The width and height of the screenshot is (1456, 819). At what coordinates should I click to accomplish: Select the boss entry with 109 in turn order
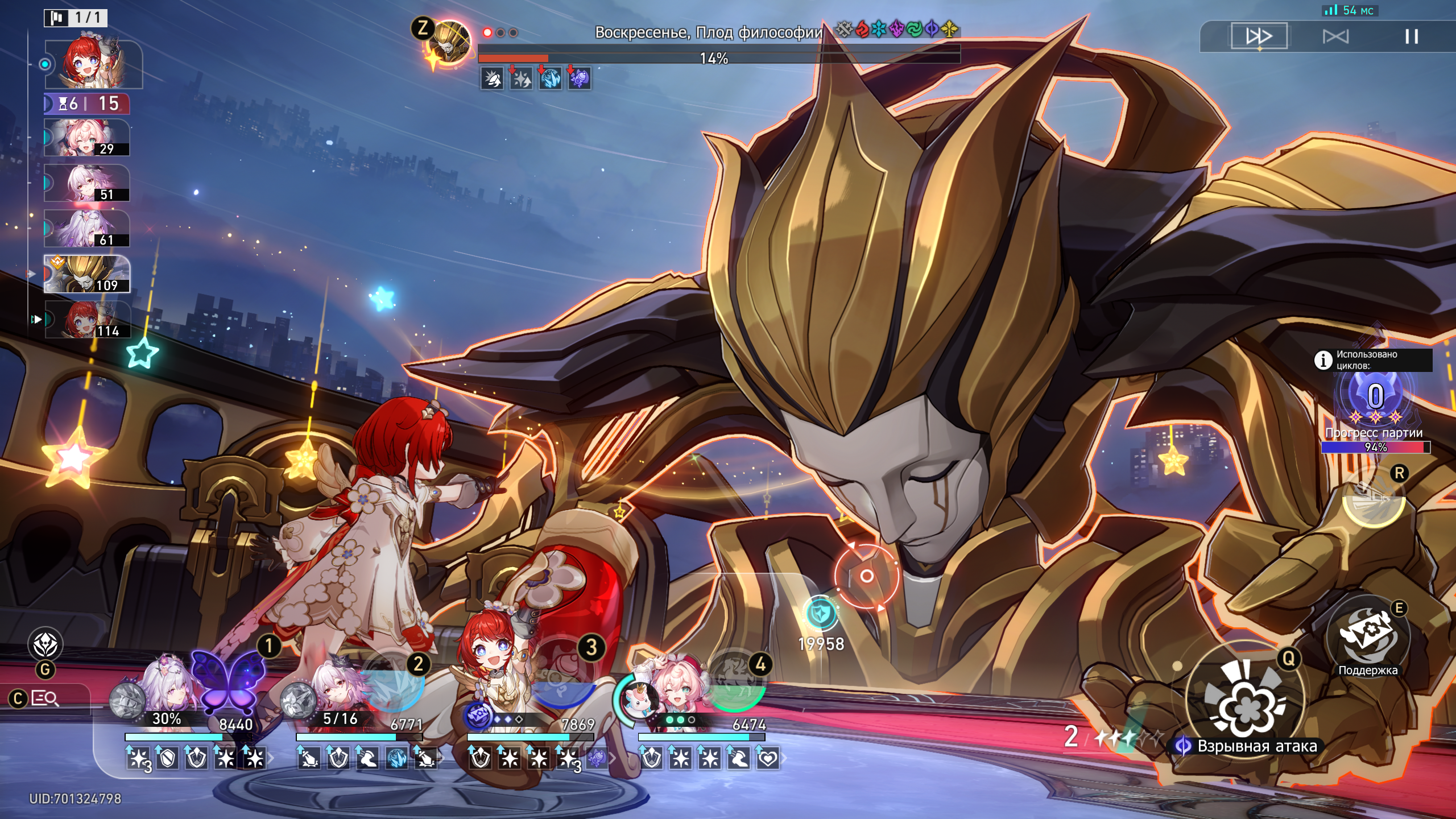[x=87, y=274]
